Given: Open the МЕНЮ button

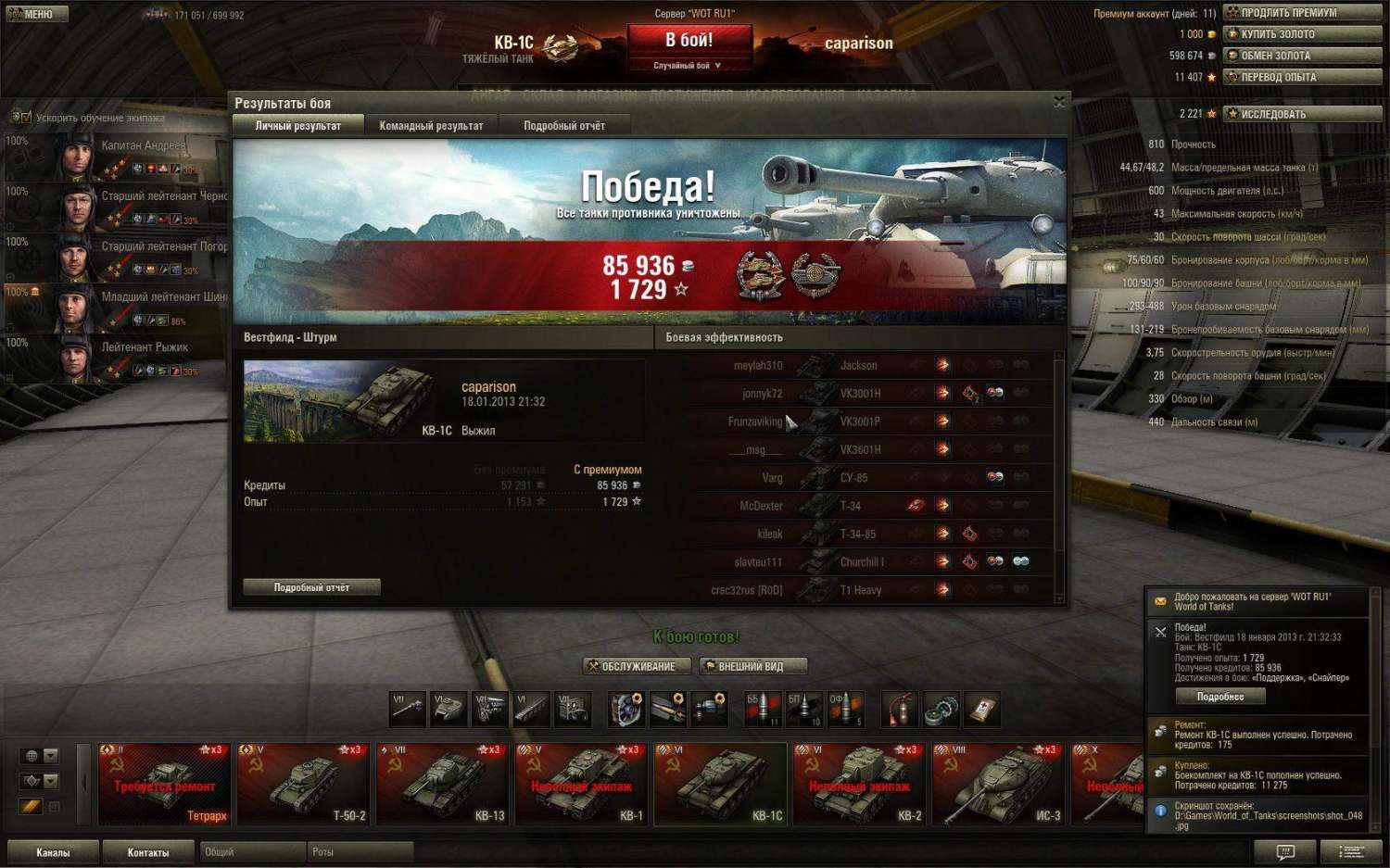Looking at the screenshot, I should pos(37,14).
